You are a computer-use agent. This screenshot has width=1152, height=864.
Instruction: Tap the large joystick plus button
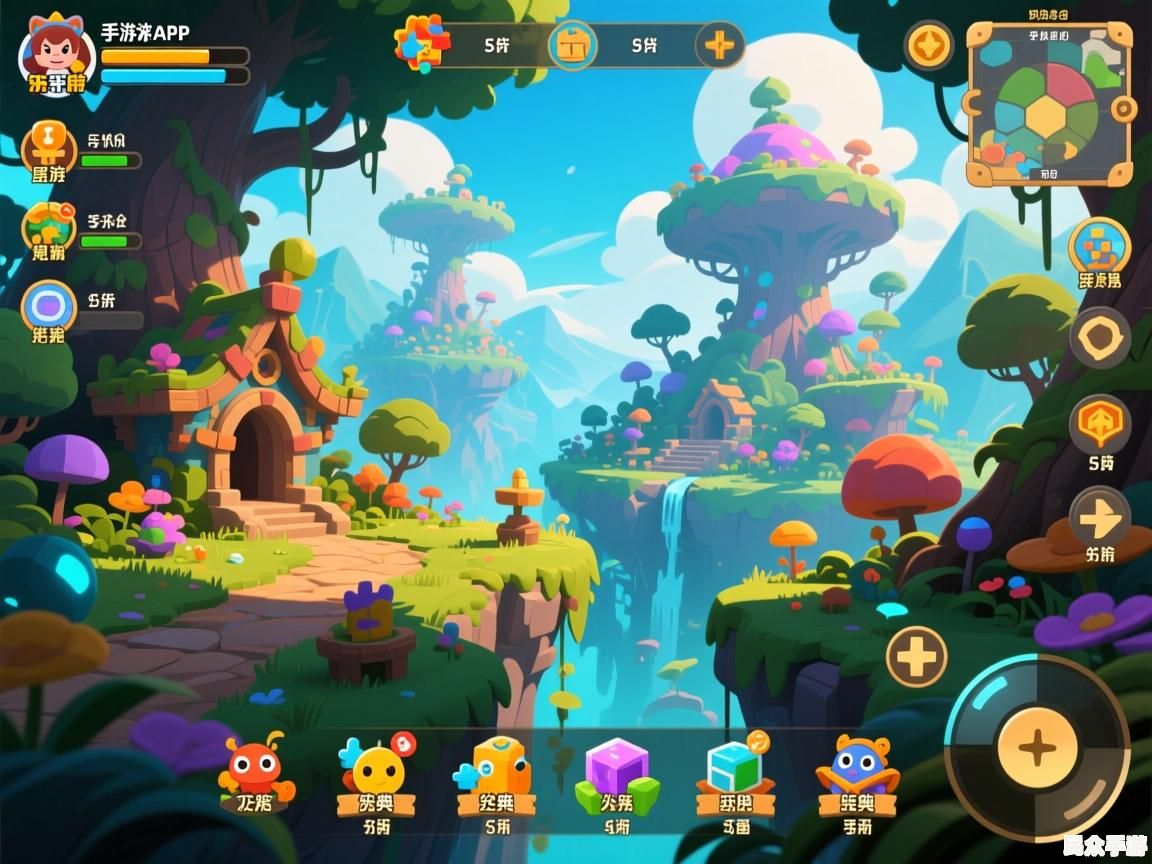pyautogui.click(x=1038, y=747)
